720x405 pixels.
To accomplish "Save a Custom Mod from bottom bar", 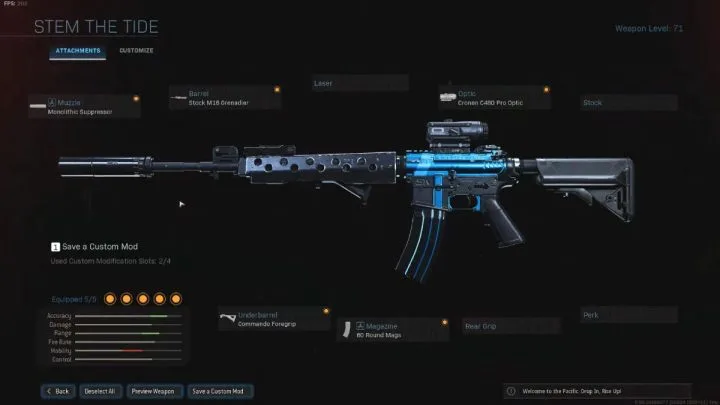I will 220,390.
